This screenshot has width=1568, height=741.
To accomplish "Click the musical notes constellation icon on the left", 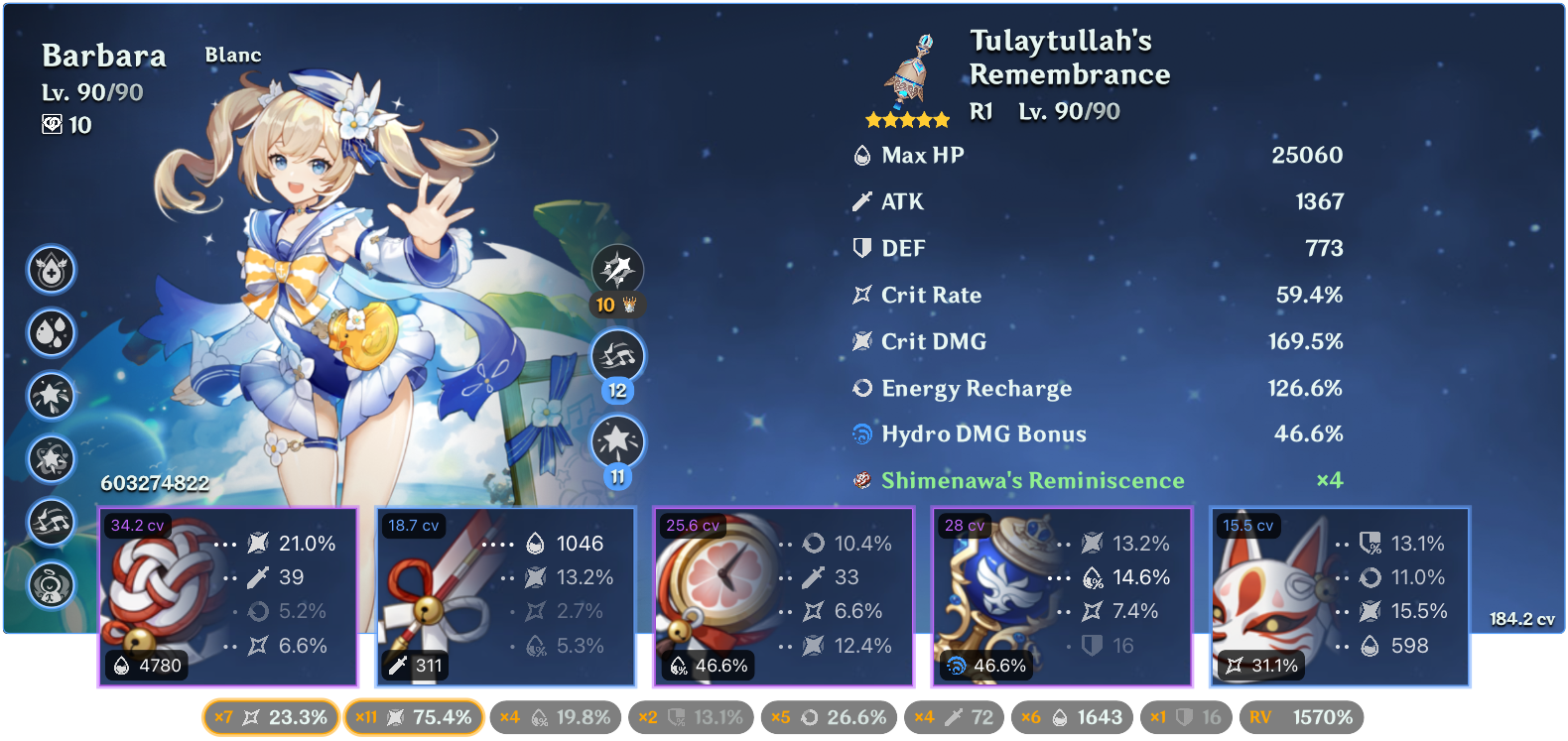I will (52, 523).
